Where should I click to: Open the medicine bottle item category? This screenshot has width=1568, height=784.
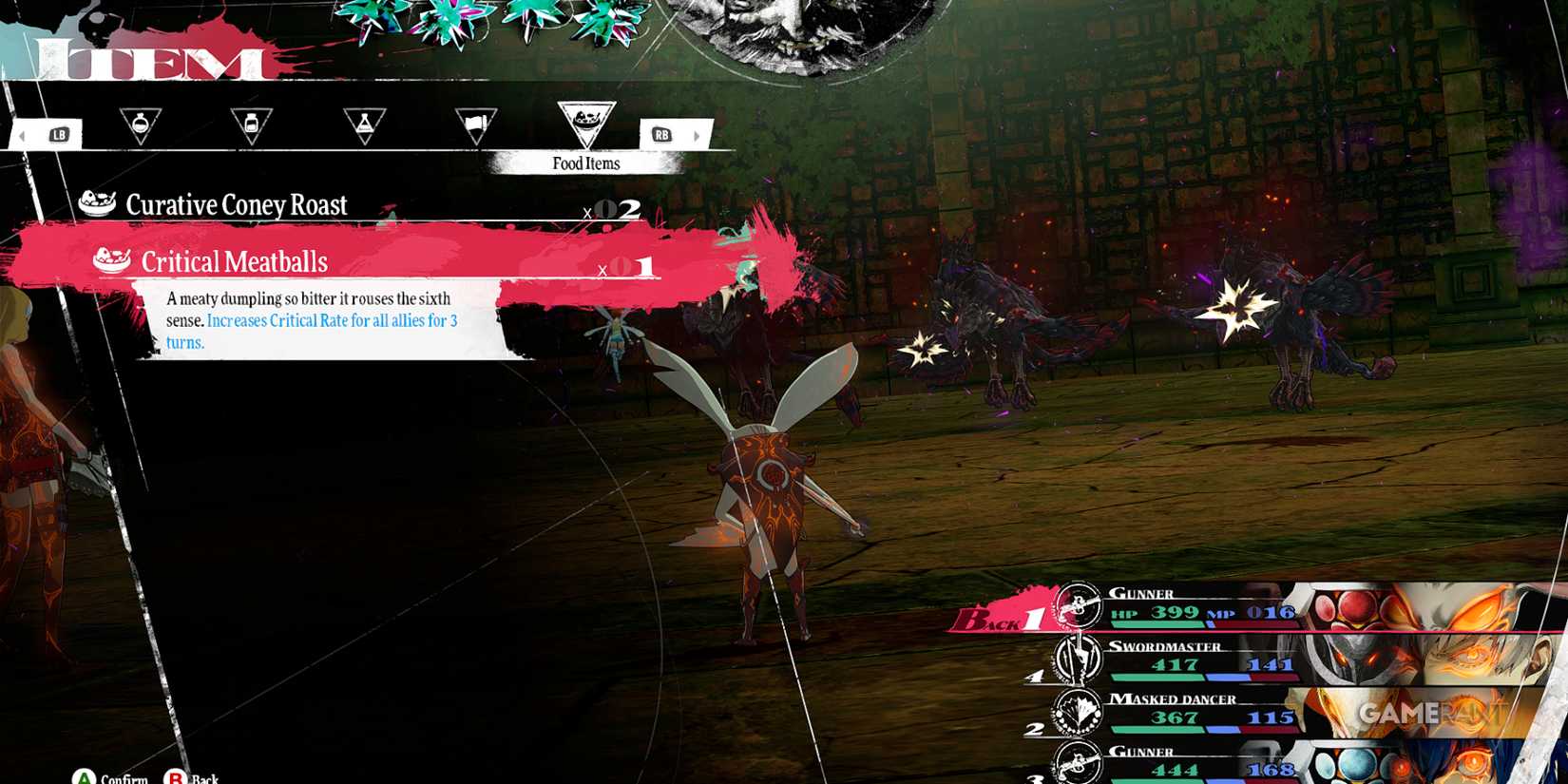point(254,124)
